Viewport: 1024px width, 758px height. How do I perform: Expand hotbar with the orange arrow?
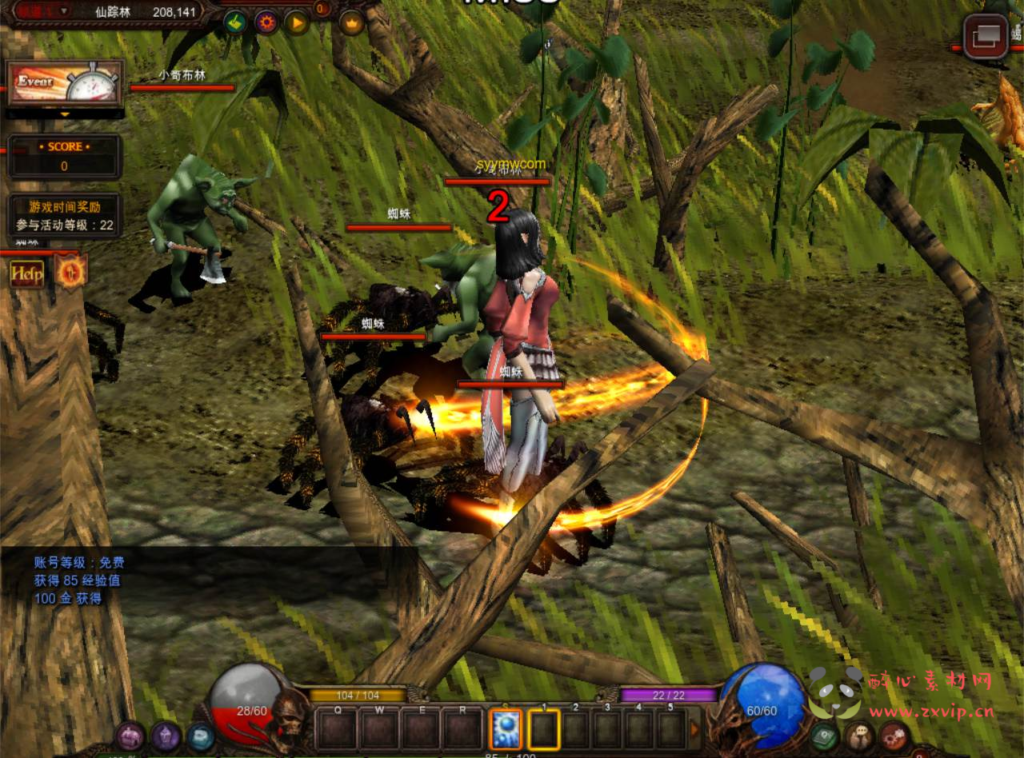(x=696, y=729)
